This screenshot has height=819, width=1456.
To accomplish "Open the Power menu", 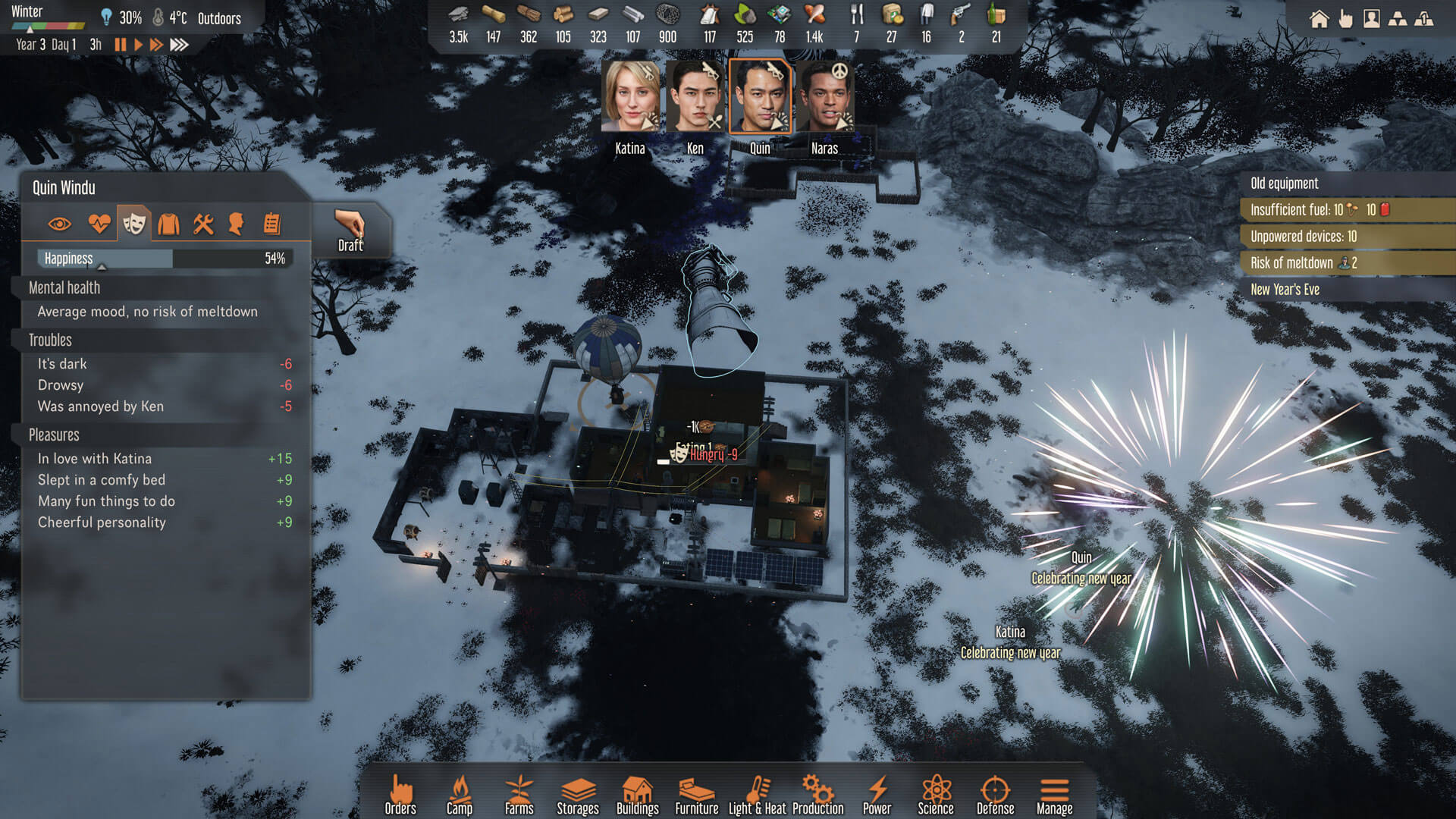I will (877, 795).
